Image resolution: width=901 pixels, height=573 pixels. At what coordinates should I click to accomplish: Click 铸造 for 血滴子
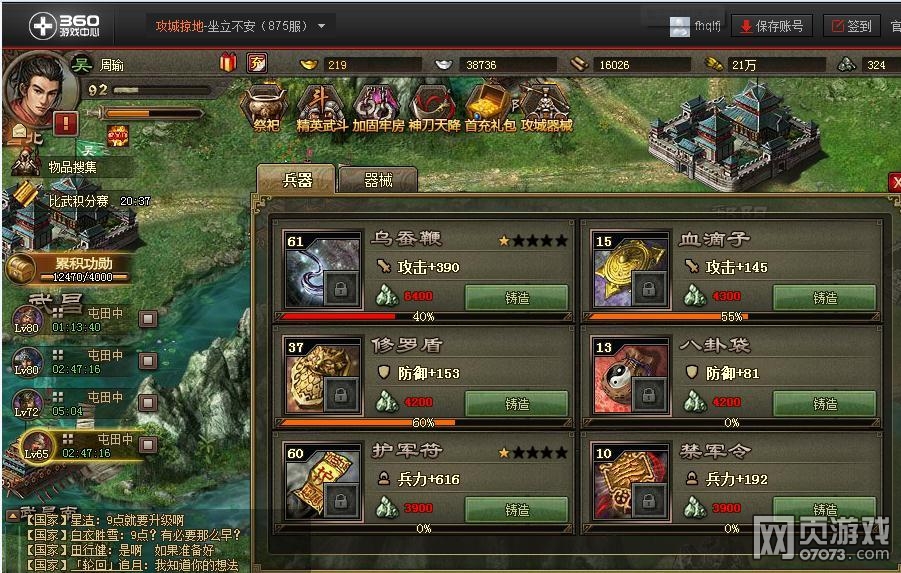824,298
